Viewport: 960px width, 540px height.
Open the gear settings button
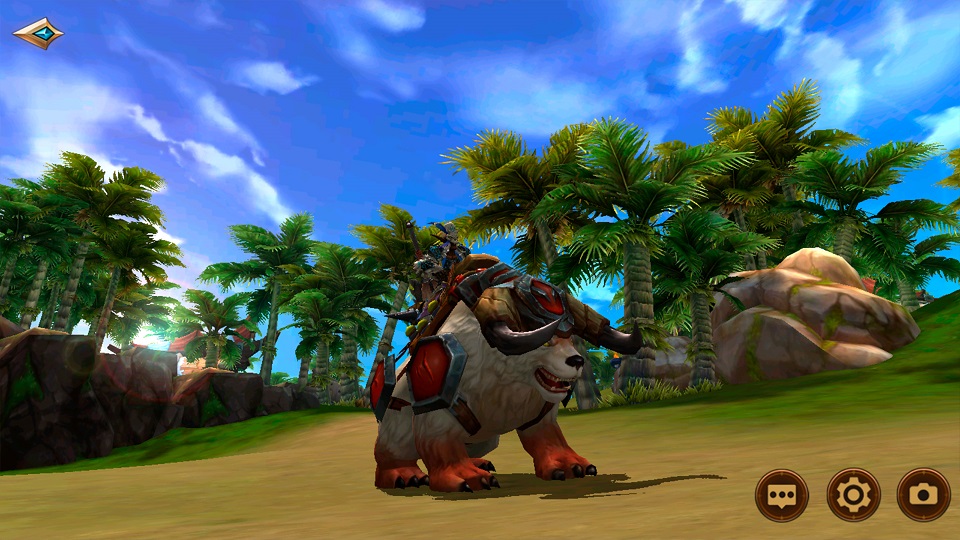[853, 495]
